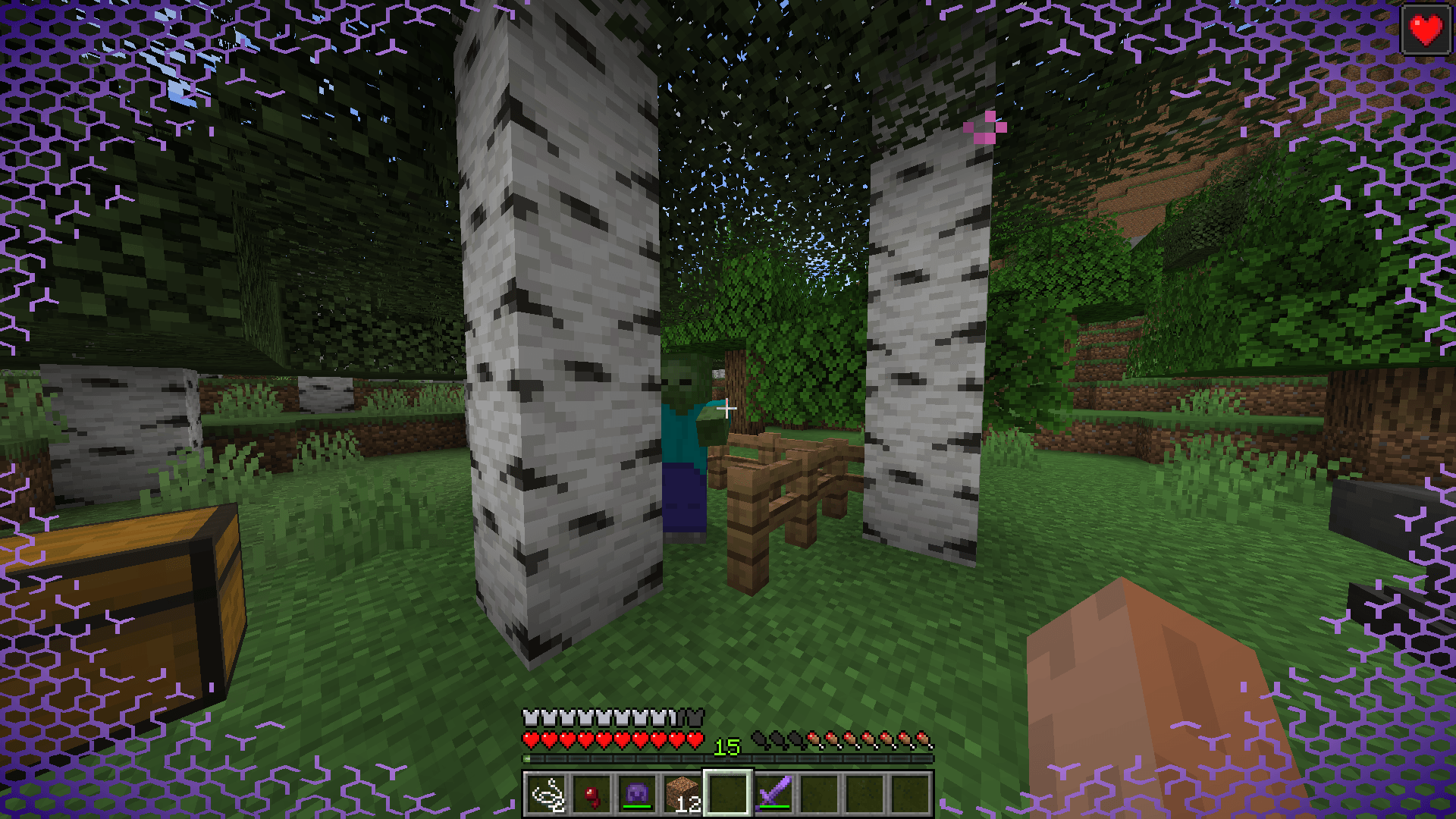Select the red mushroom in the hotbar
1456x819 pixels.
click(x=594, y=795)
